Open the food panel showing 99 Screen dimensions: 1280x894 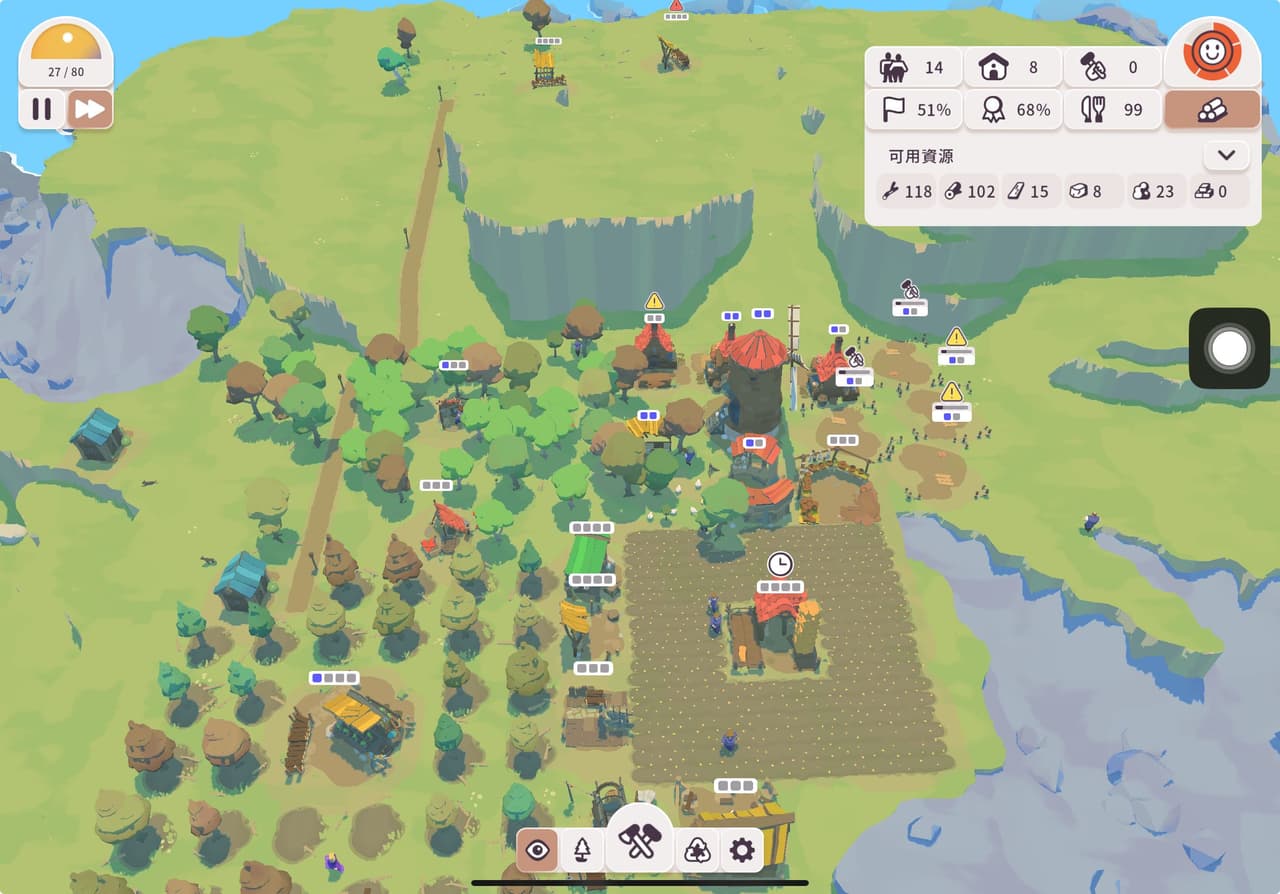(1112, 110)
